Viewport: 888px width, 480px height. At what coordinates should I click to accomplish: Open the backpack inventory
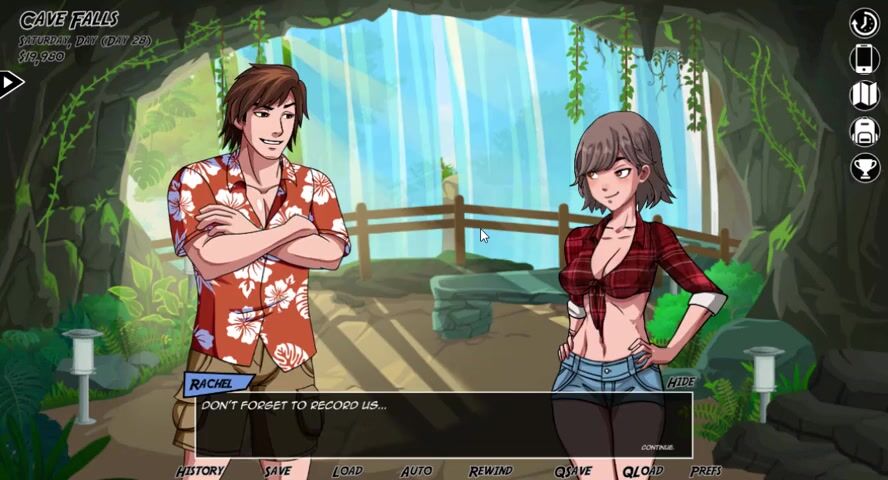click(864, 131)
